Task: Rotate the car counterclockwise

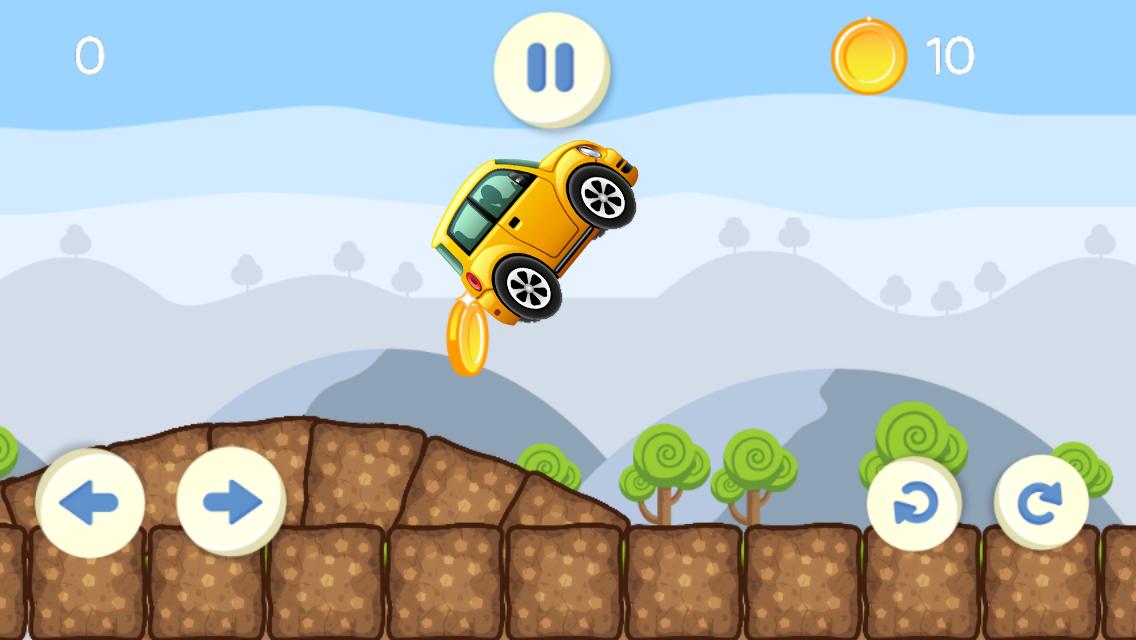Action: [914, 504]
